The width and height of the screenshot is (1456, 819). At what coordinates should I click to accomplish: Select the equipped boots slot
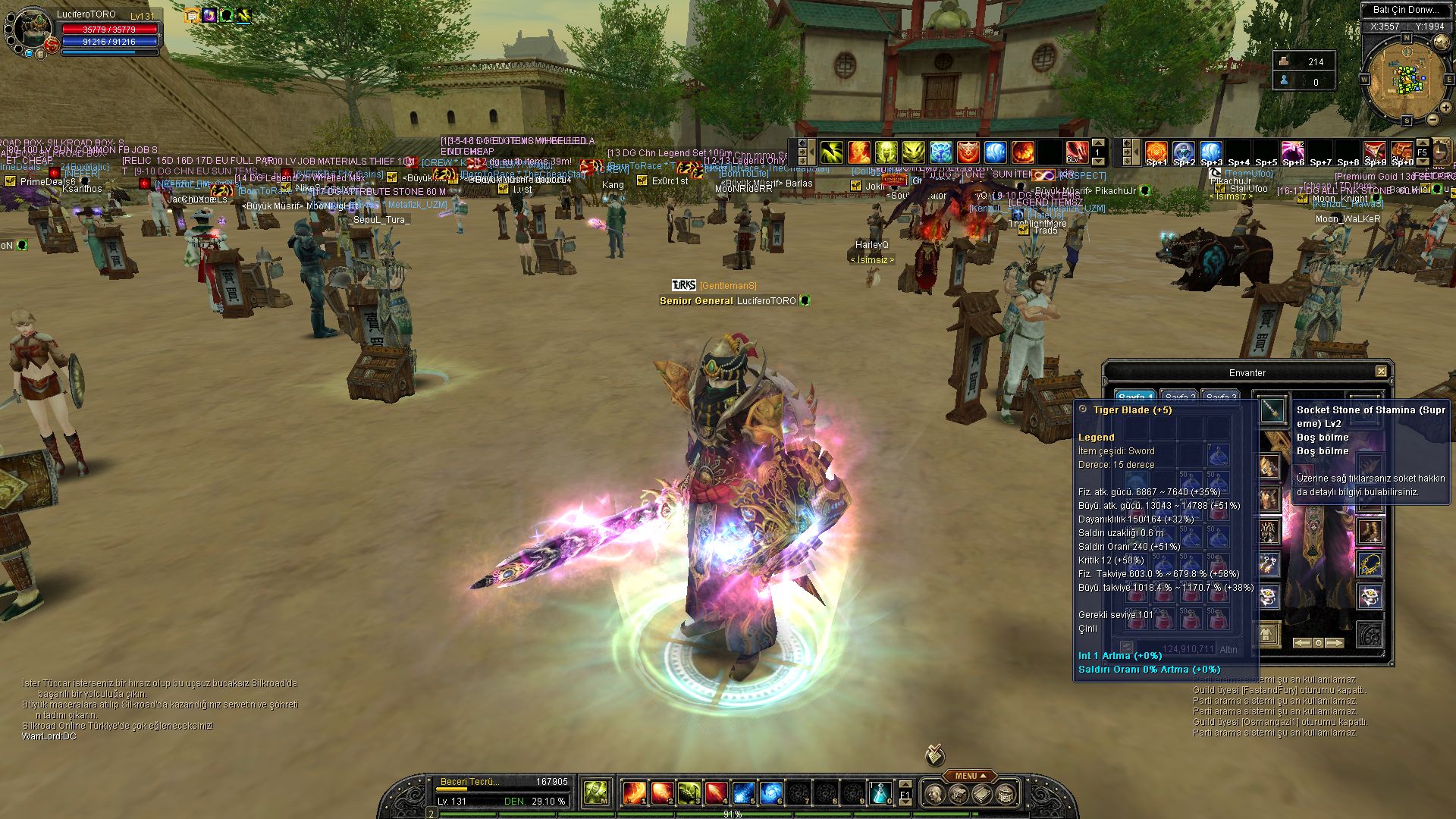(x=1369, y=532)
